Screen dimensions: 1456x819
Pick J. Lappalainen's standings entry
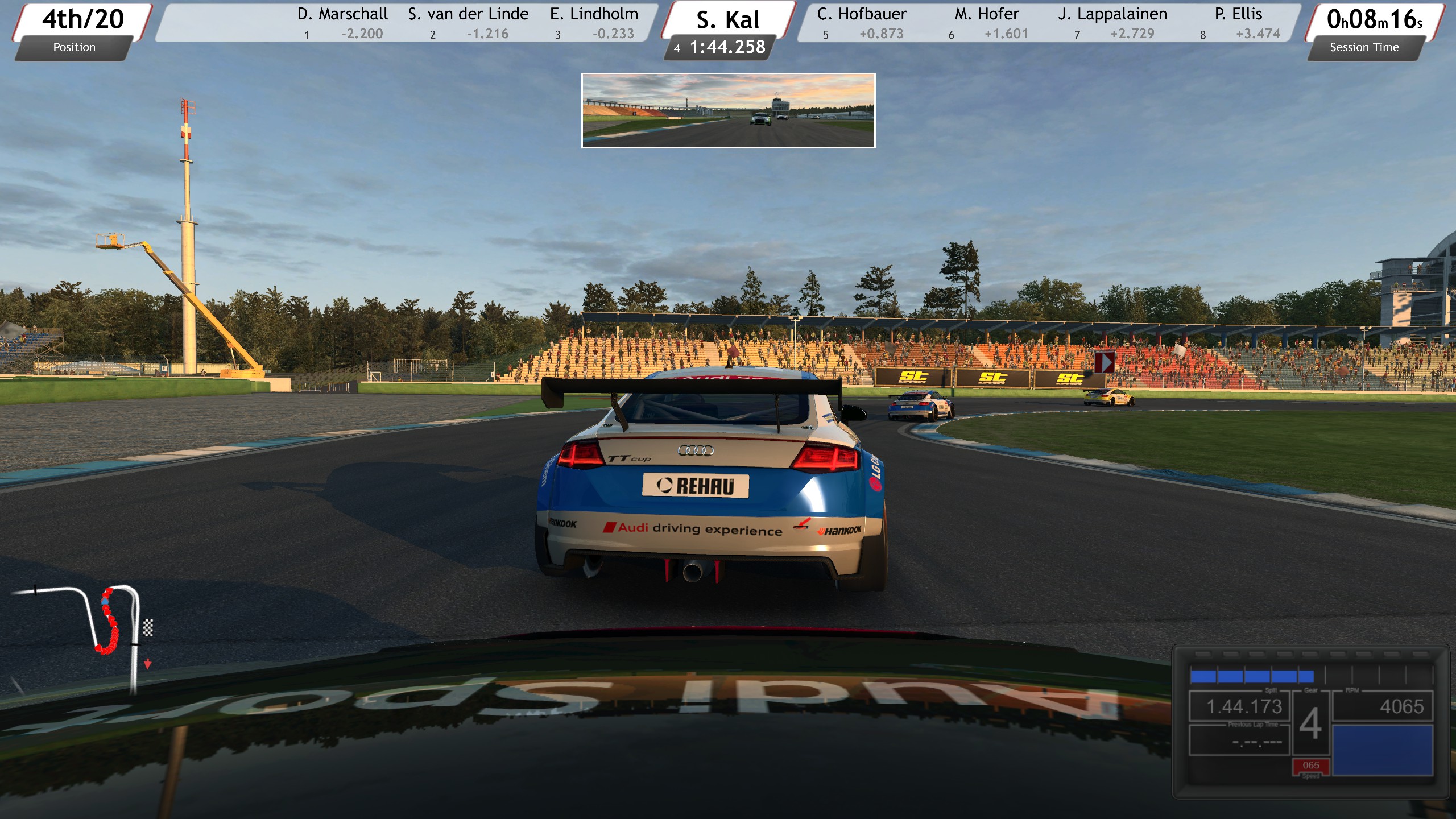pos(1112,23)
